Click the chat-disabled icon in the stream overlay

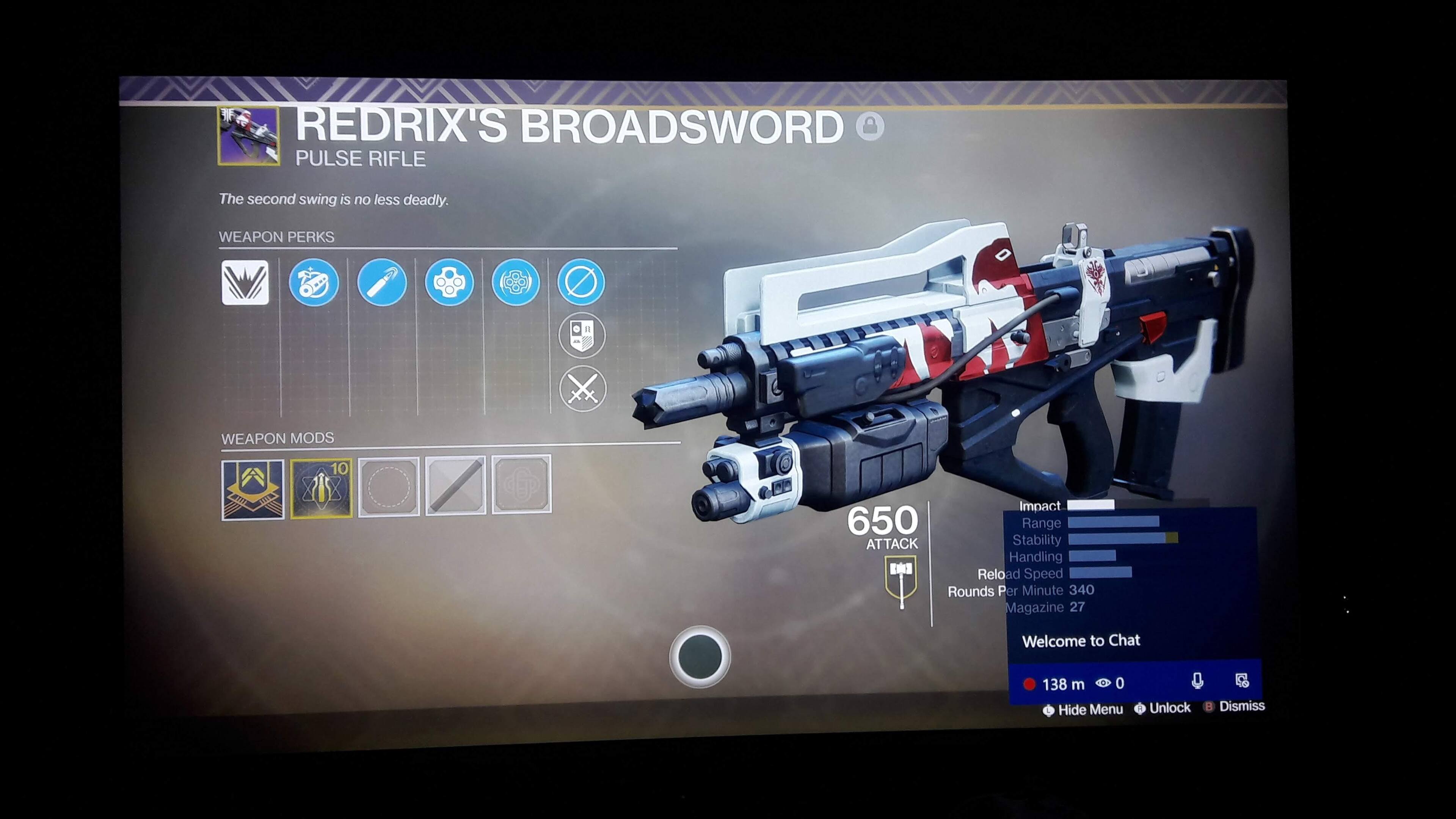[1242, 681]
